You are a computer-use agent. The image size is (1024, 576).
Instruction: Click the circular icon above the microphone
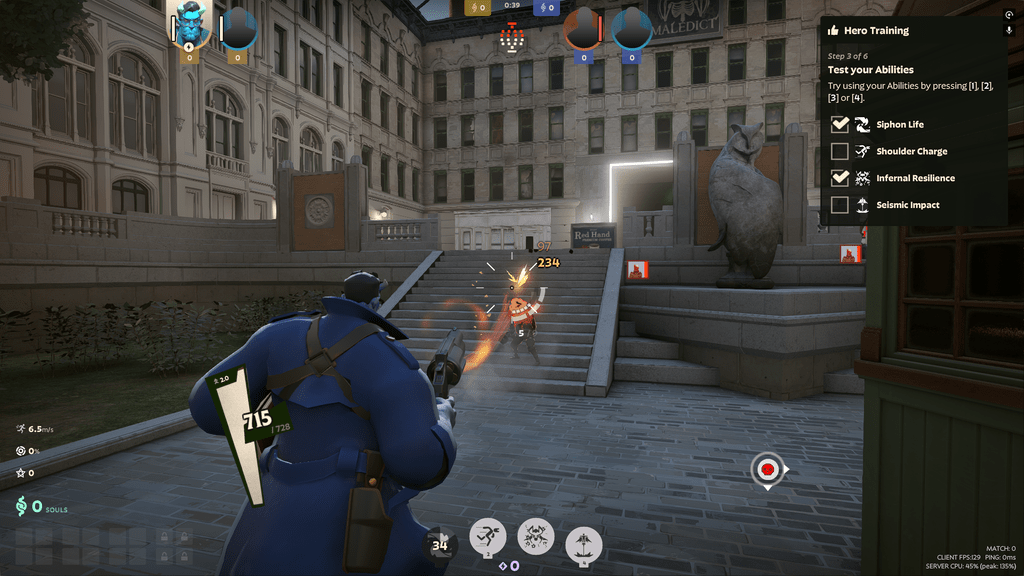pyautogui.click(x=1008, y=15)
